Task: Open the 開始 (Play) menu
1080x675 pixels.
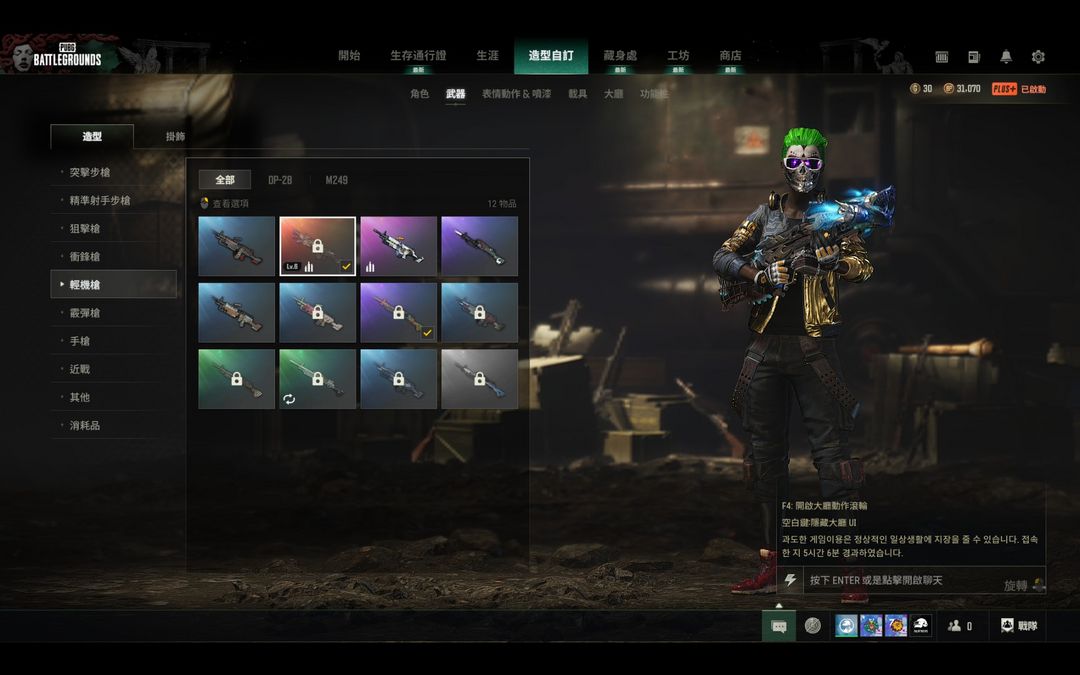Action: pyautogui.click(x=349, y=56)
